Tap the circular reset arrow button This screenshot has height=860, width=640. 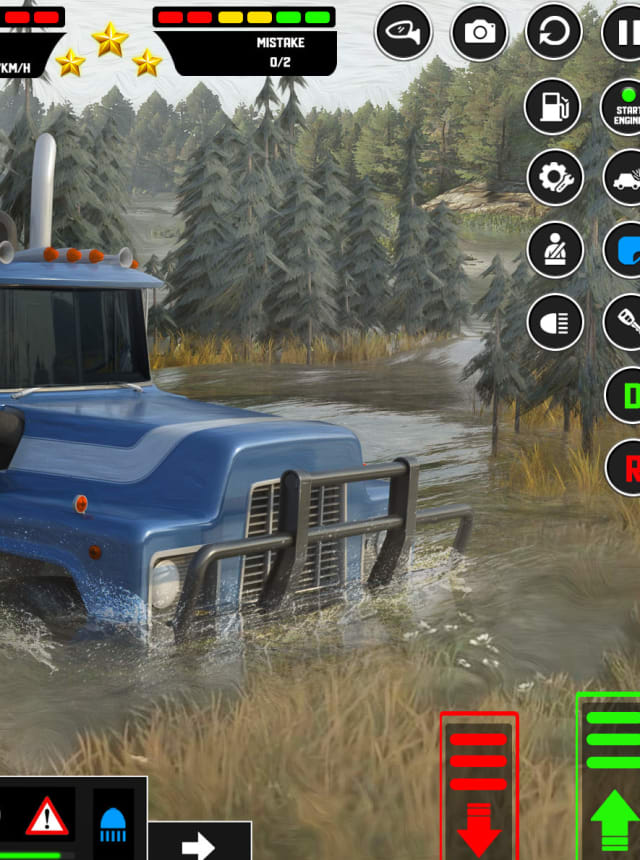coord(553,33)
